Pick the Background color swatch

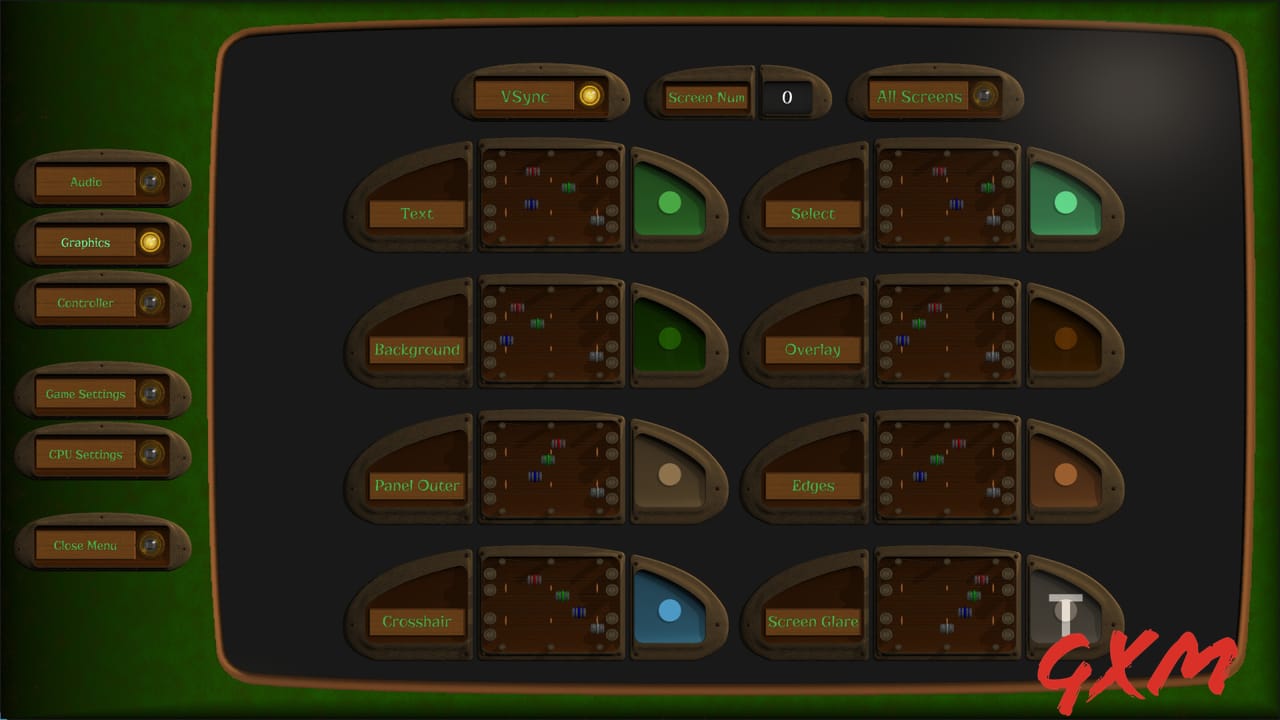pyautogui.click(x=669, y=338)
